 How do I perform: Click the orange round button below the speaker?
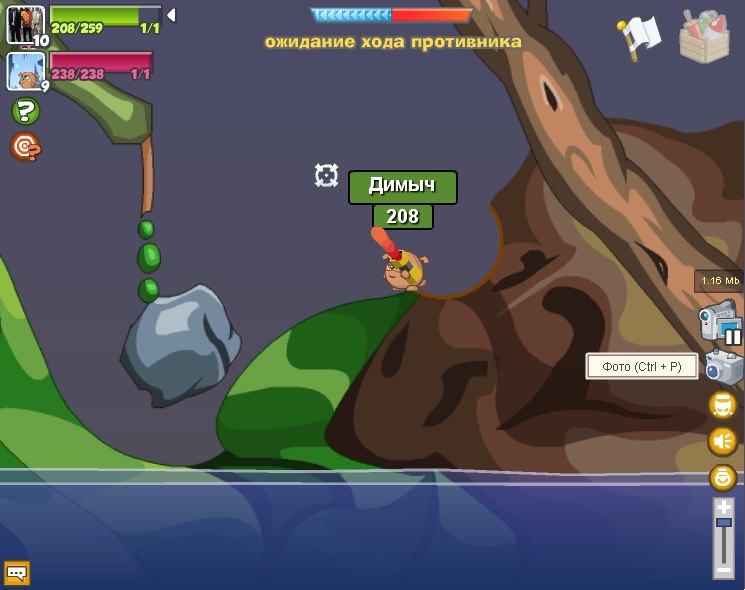(x=722, y=477)
